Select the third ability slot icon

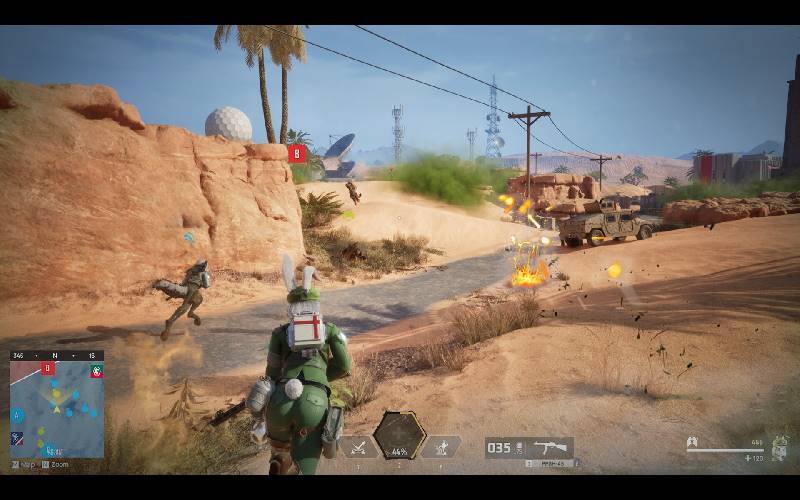click(x=442, y=447)
